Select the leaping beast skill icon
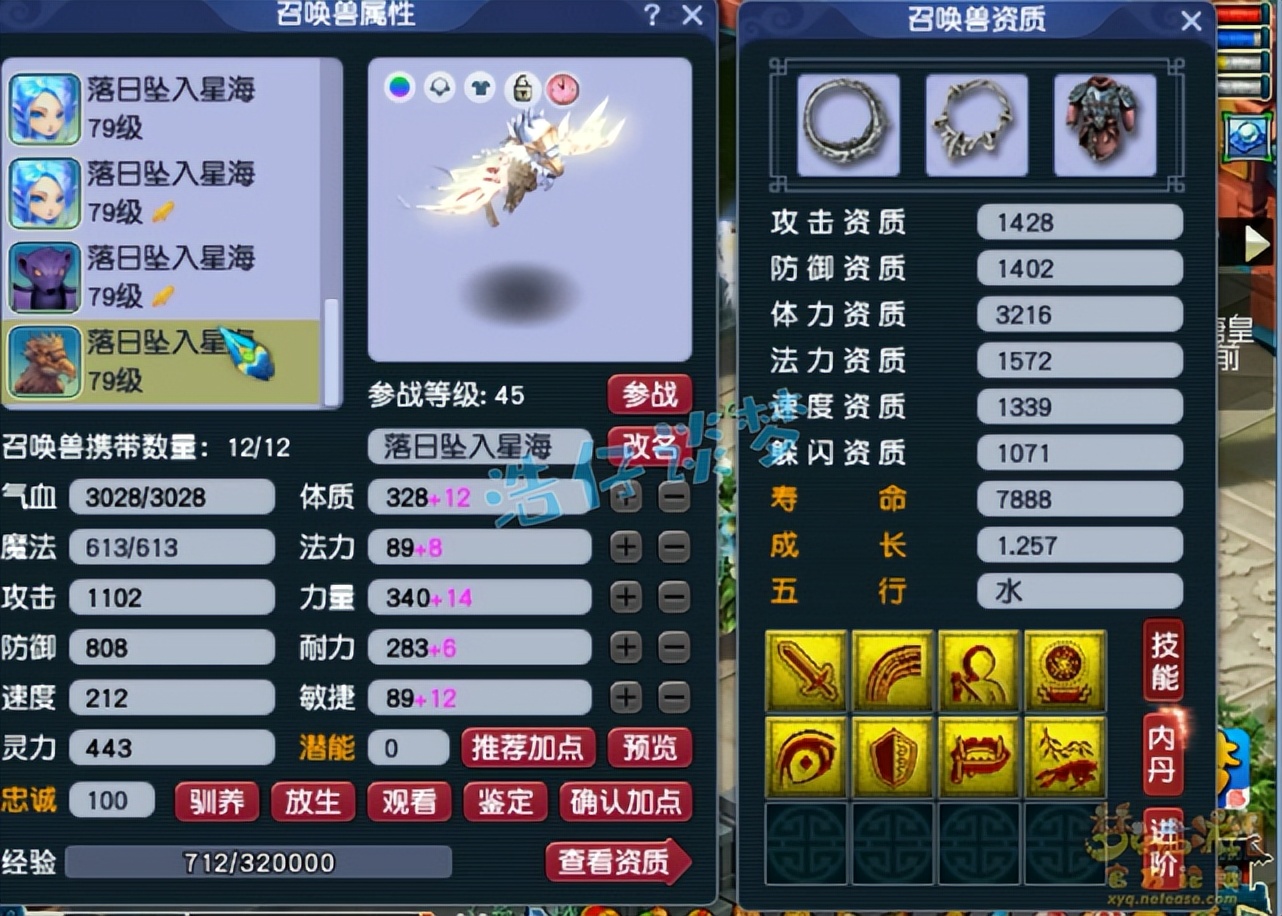The width and height of the screenshot is (1282, 916). (1065, 757)
